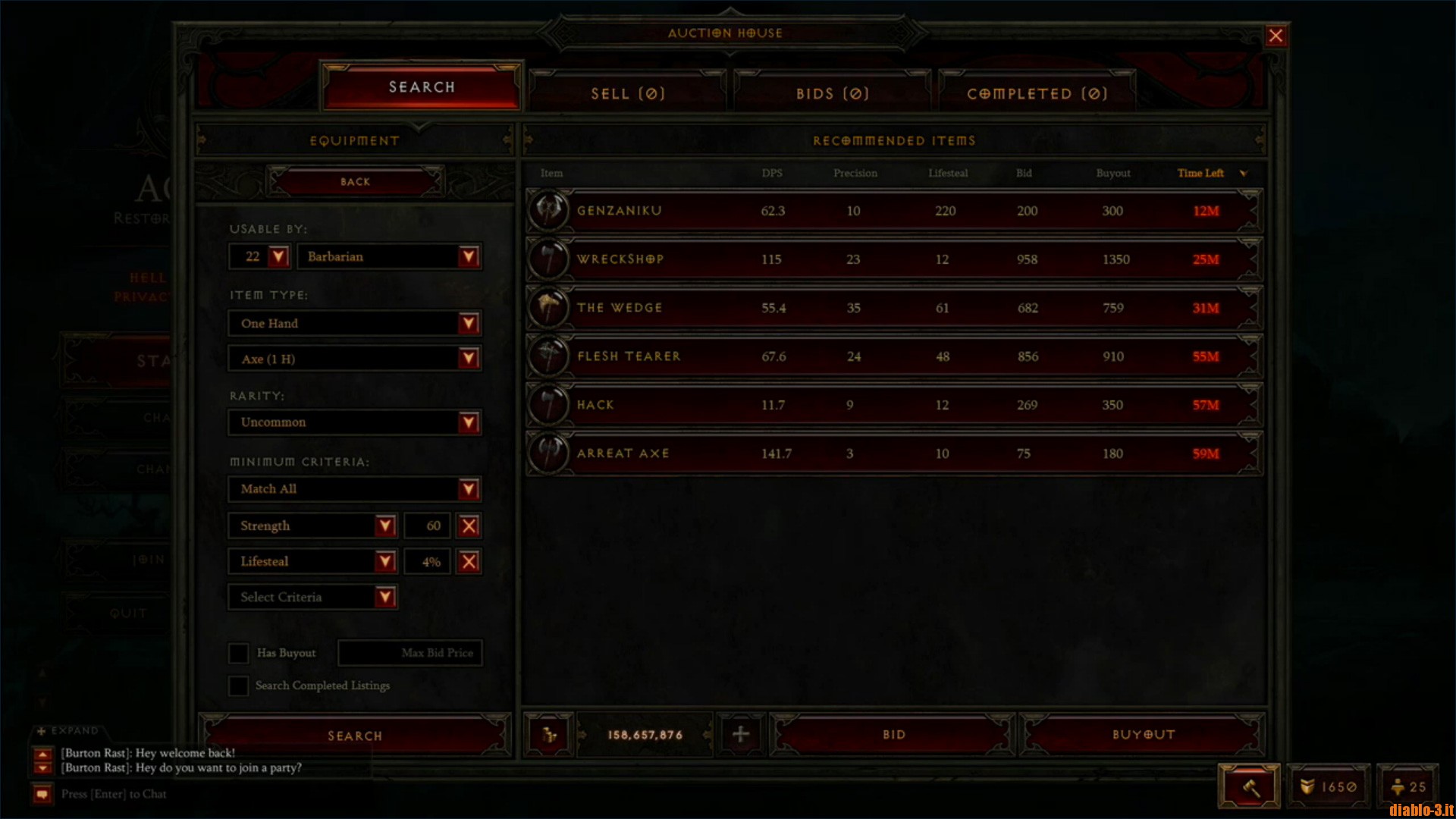Click the Arreat Axe item icon
This screenshot has width=1456, height=819.
coord(550,453)
